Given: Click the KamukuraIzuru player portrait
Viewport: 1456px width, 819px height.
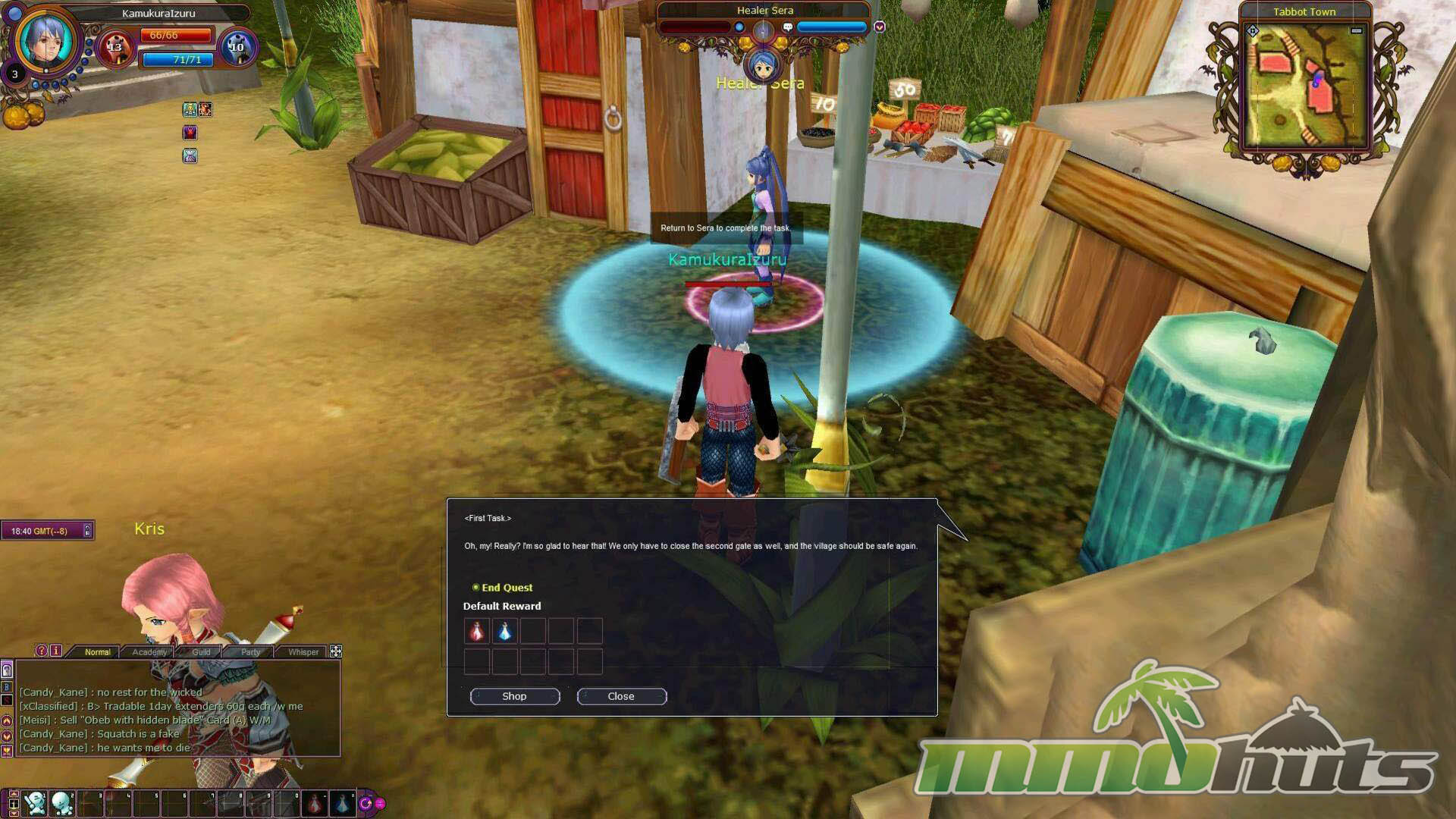Looking at the screenshot, I should click(x=45, y=39).
